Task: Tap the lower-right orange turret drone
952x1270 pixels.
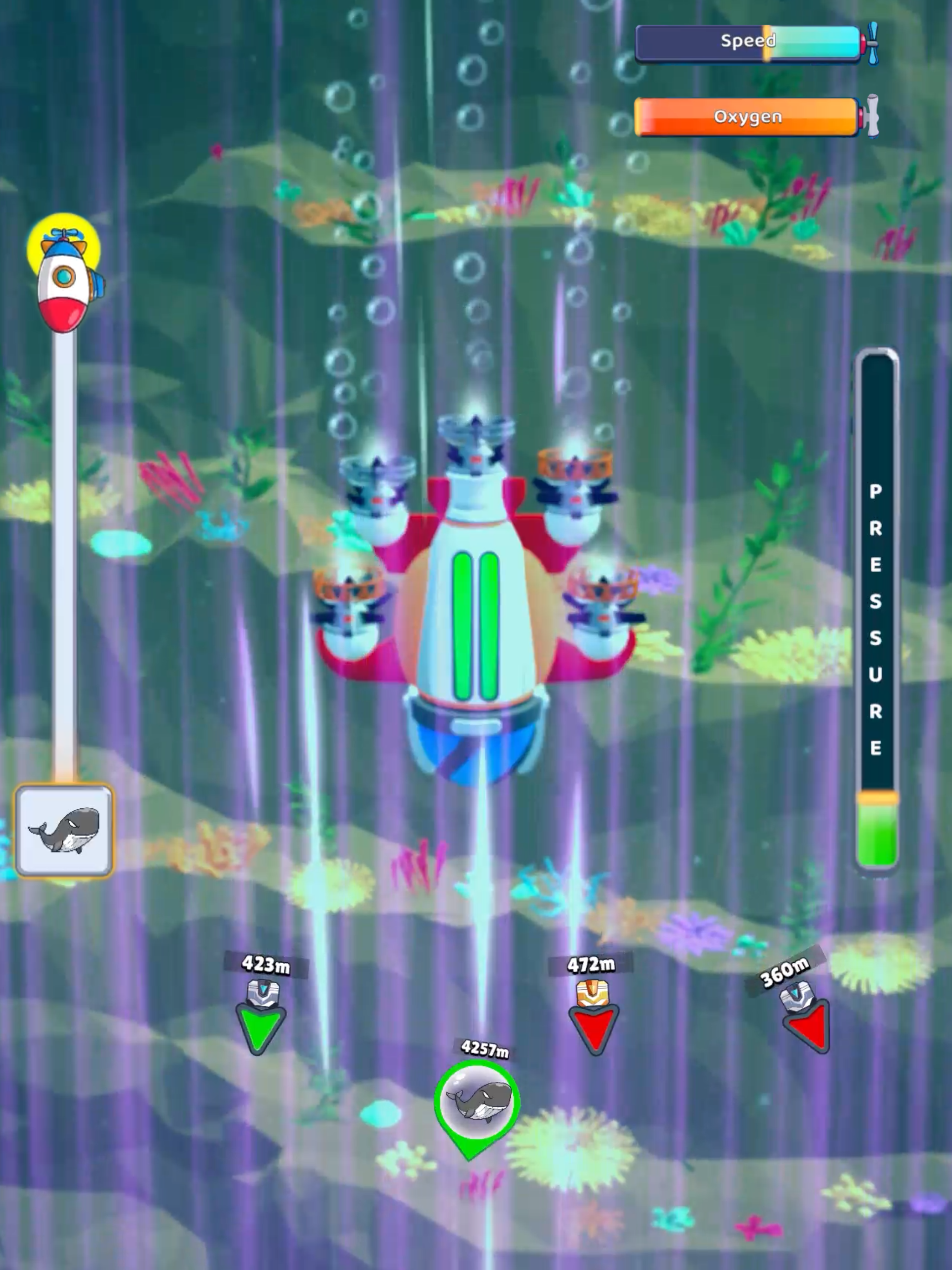Action: [x=604, y=603]
